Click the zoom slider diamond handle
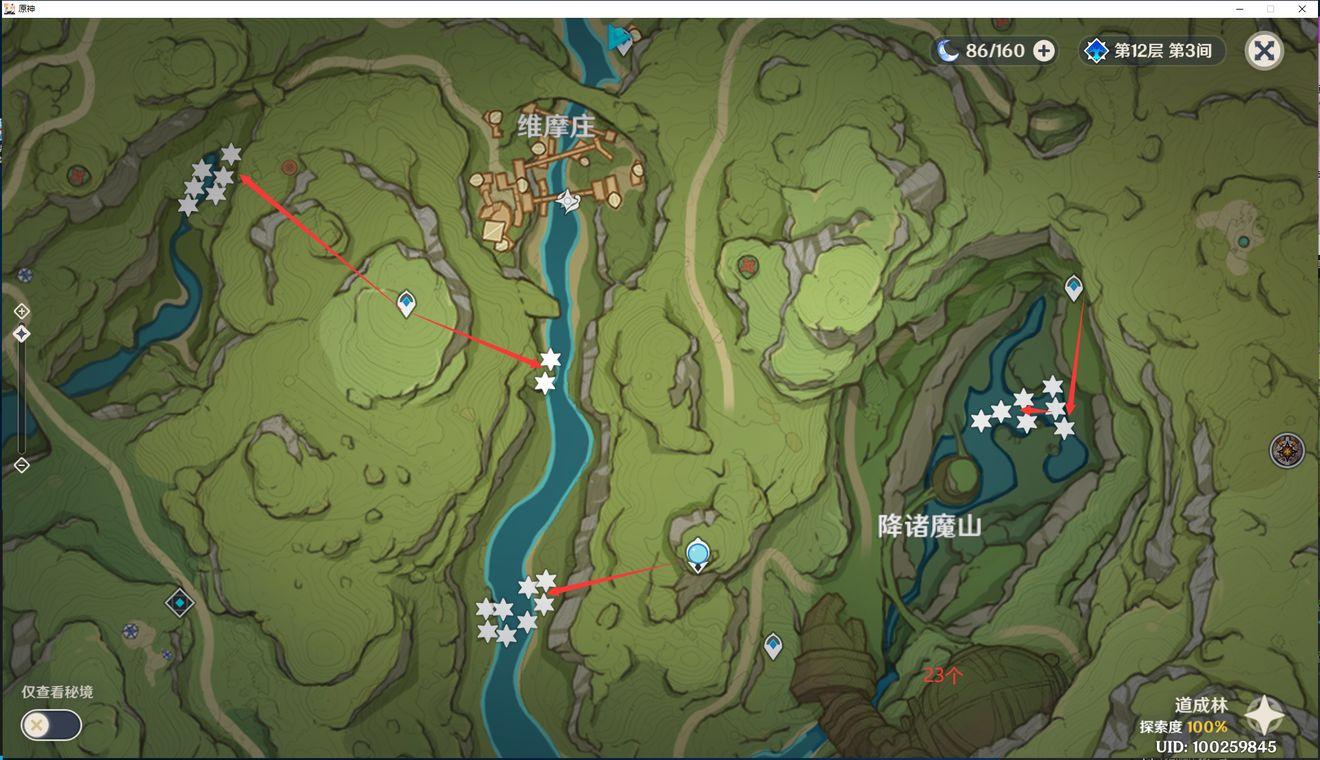This screenshot has height=760, width=1320. [x=20, y=334]
